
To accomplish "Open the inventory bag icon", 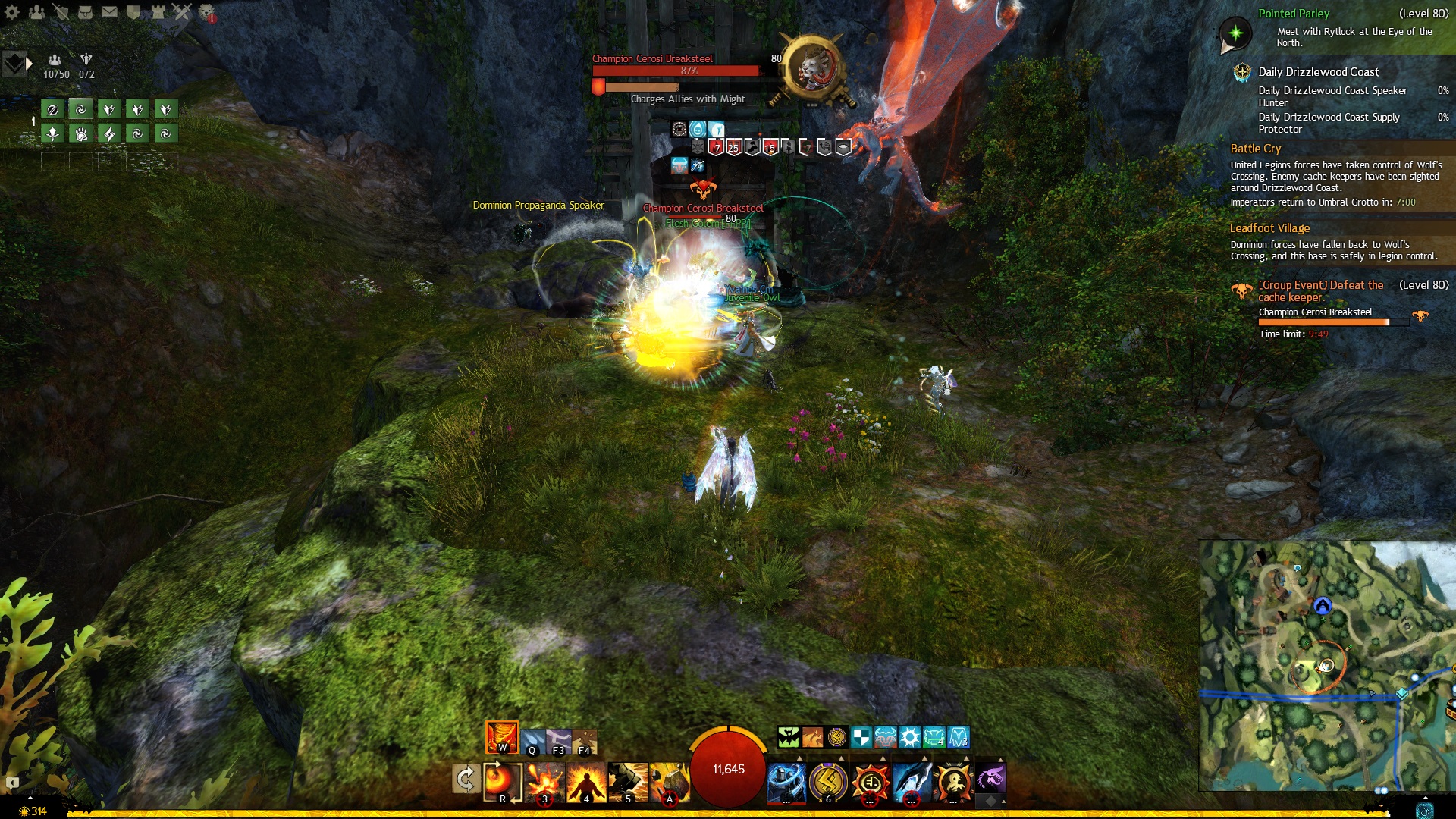I will (85, 11).
